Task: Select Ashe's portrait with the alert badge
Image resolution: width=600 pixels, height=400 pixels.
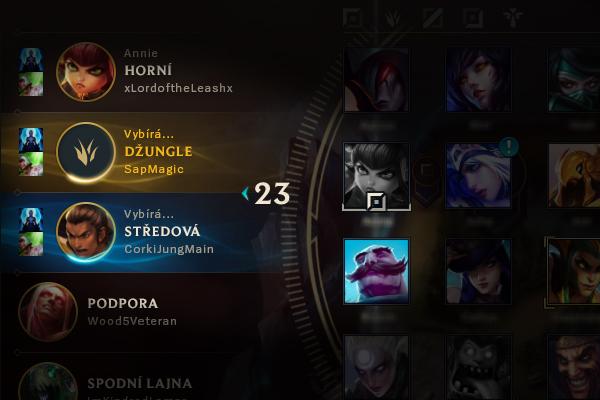Action: tap(477, 174)
